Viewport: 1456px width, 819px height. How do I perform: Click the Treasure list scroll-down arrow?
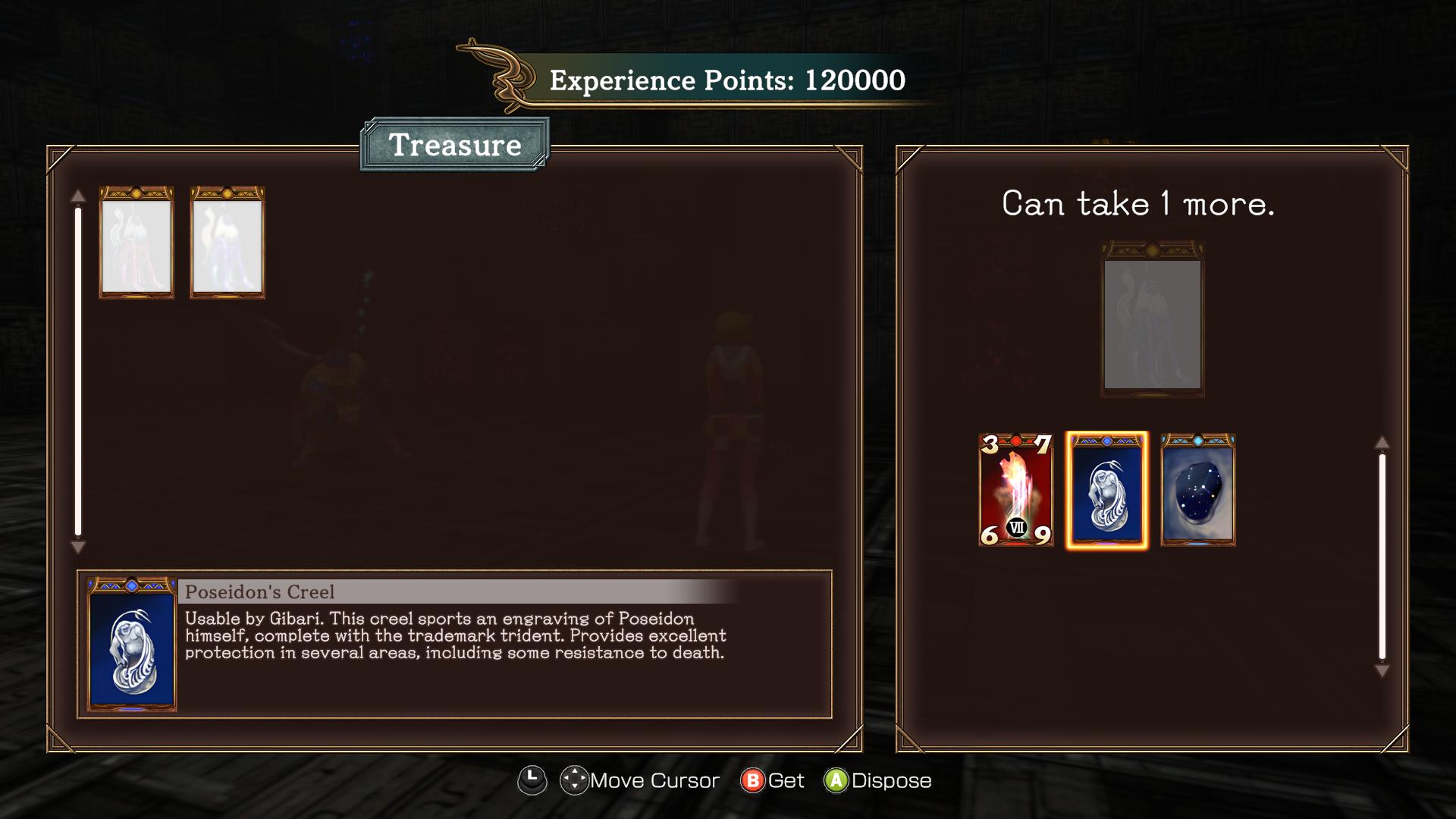click(x=77, y=547)
